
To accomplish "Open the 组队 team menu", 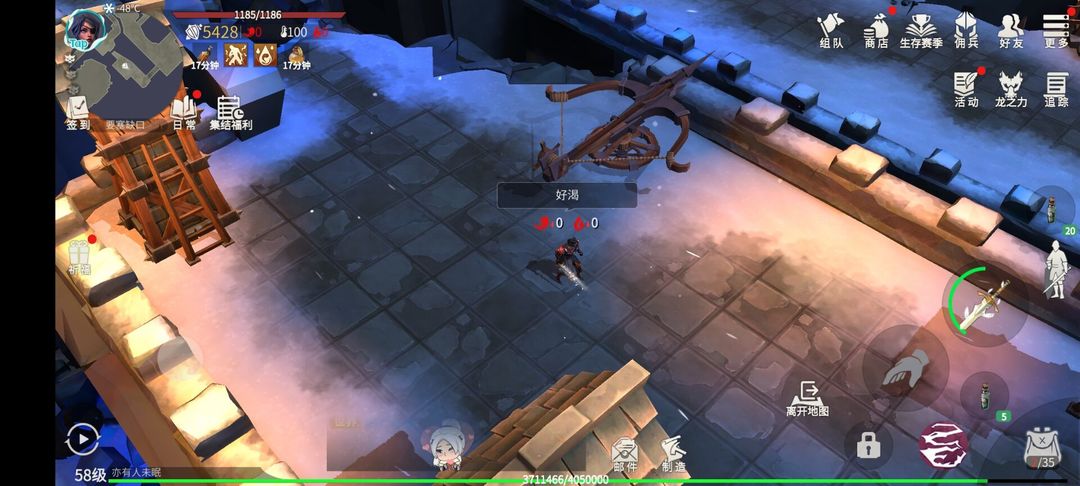I will pyautogui.click(x=831, y=31).
